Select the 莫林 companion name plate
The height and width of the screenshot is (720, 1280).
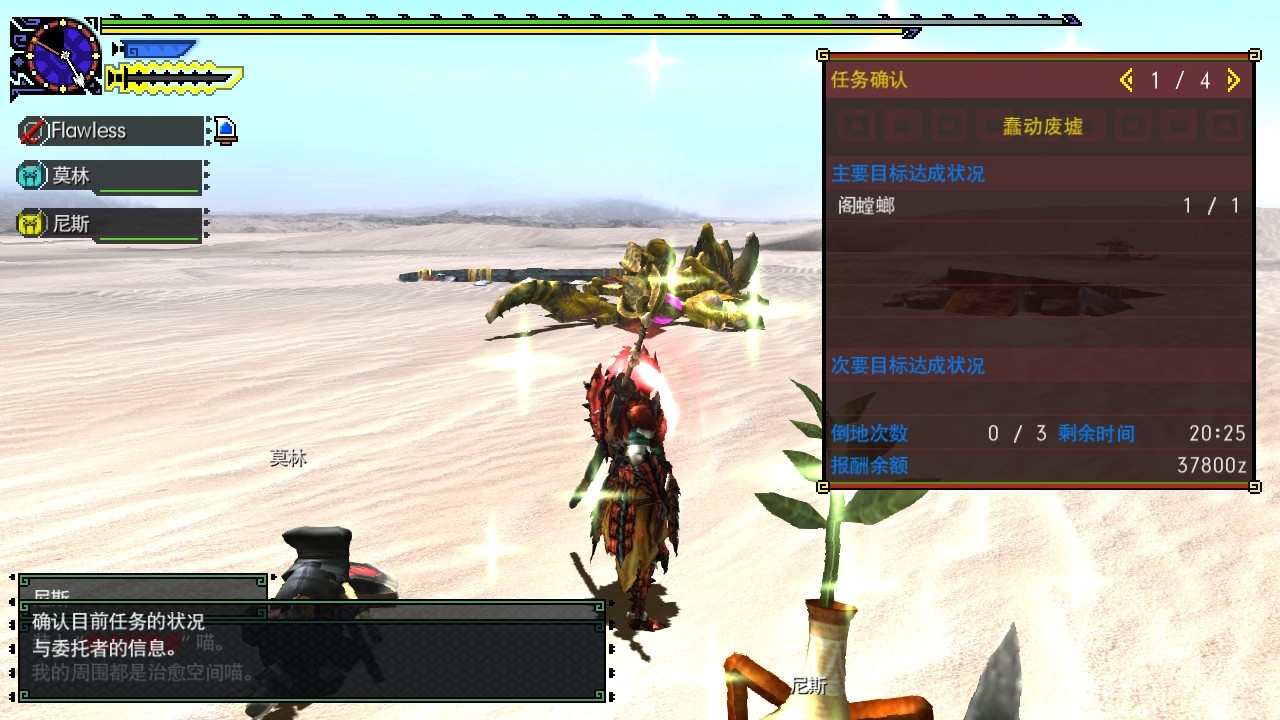click(x=112, y=176)
